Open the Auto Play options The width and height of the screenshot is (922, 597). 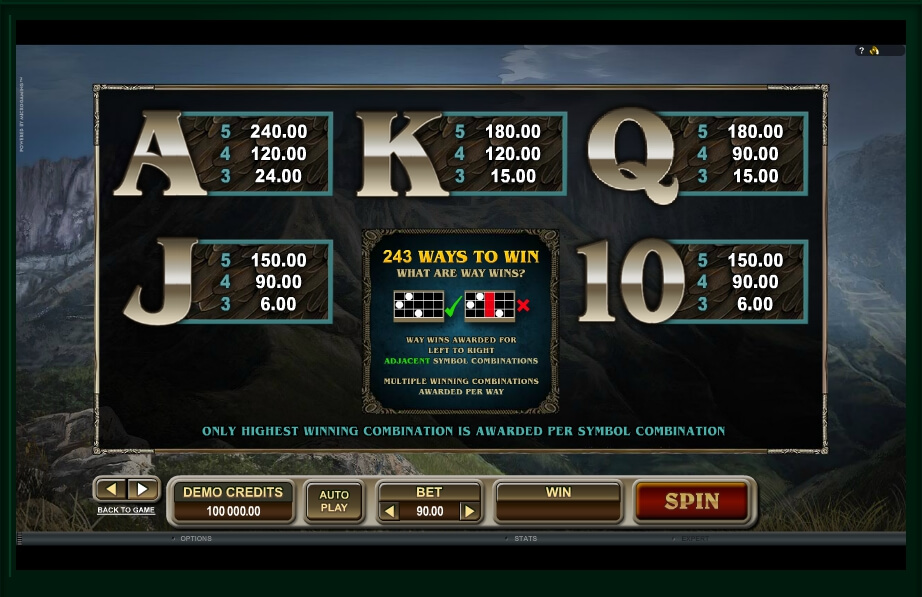point(334,501)
